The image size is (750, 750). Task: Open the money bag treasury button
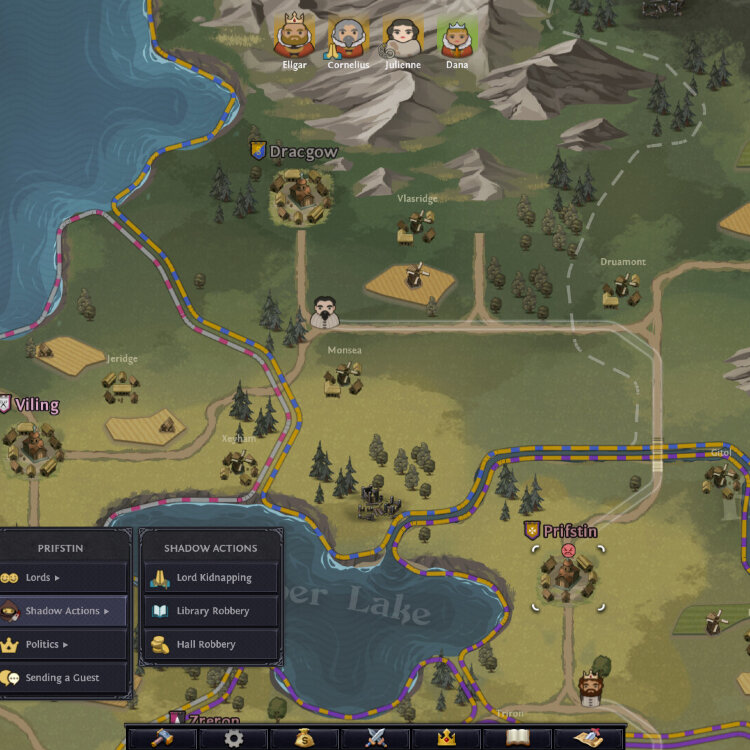point(304,739)
